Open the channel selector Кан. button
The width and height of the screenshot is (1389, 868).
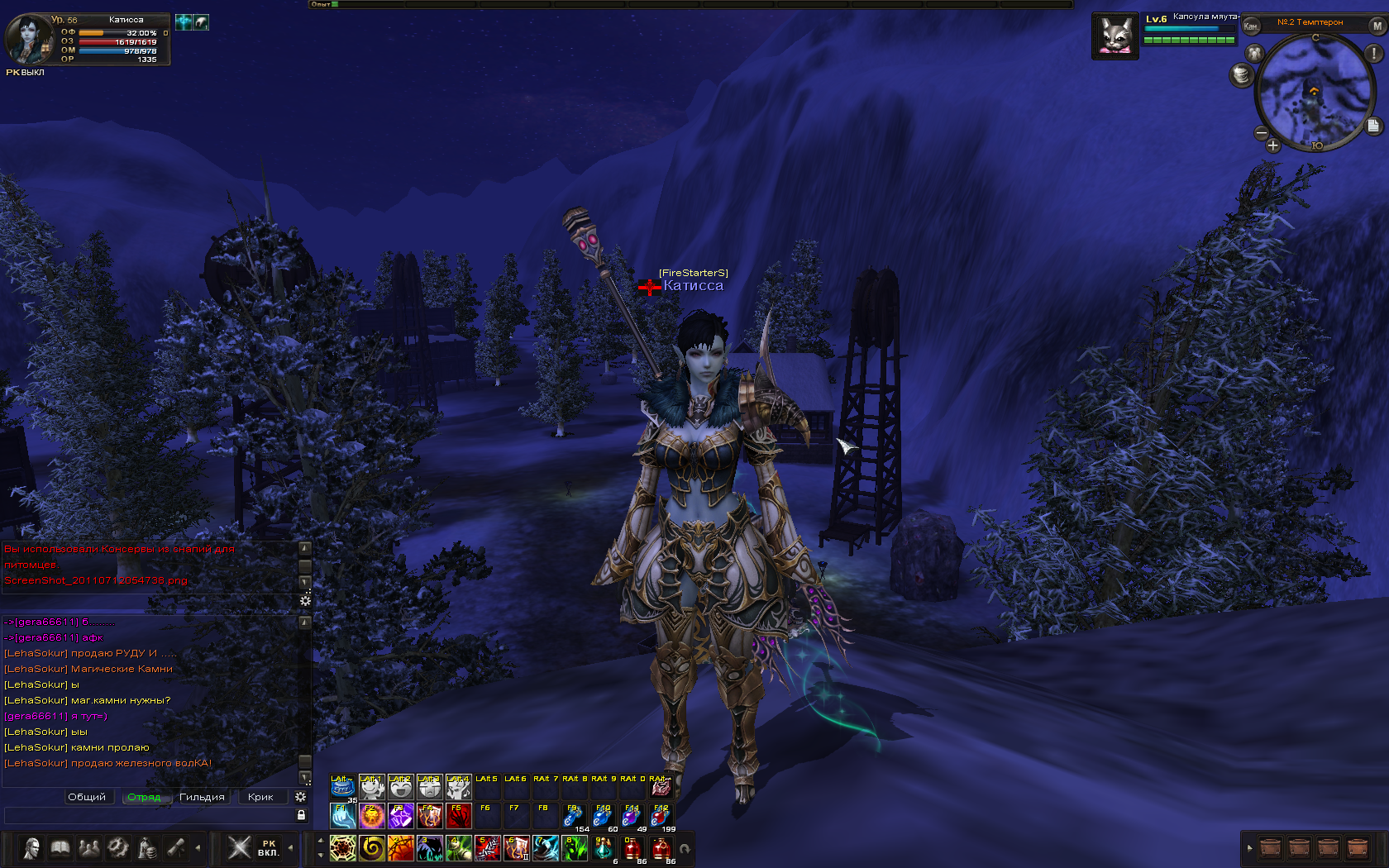tap(1251, 26)
